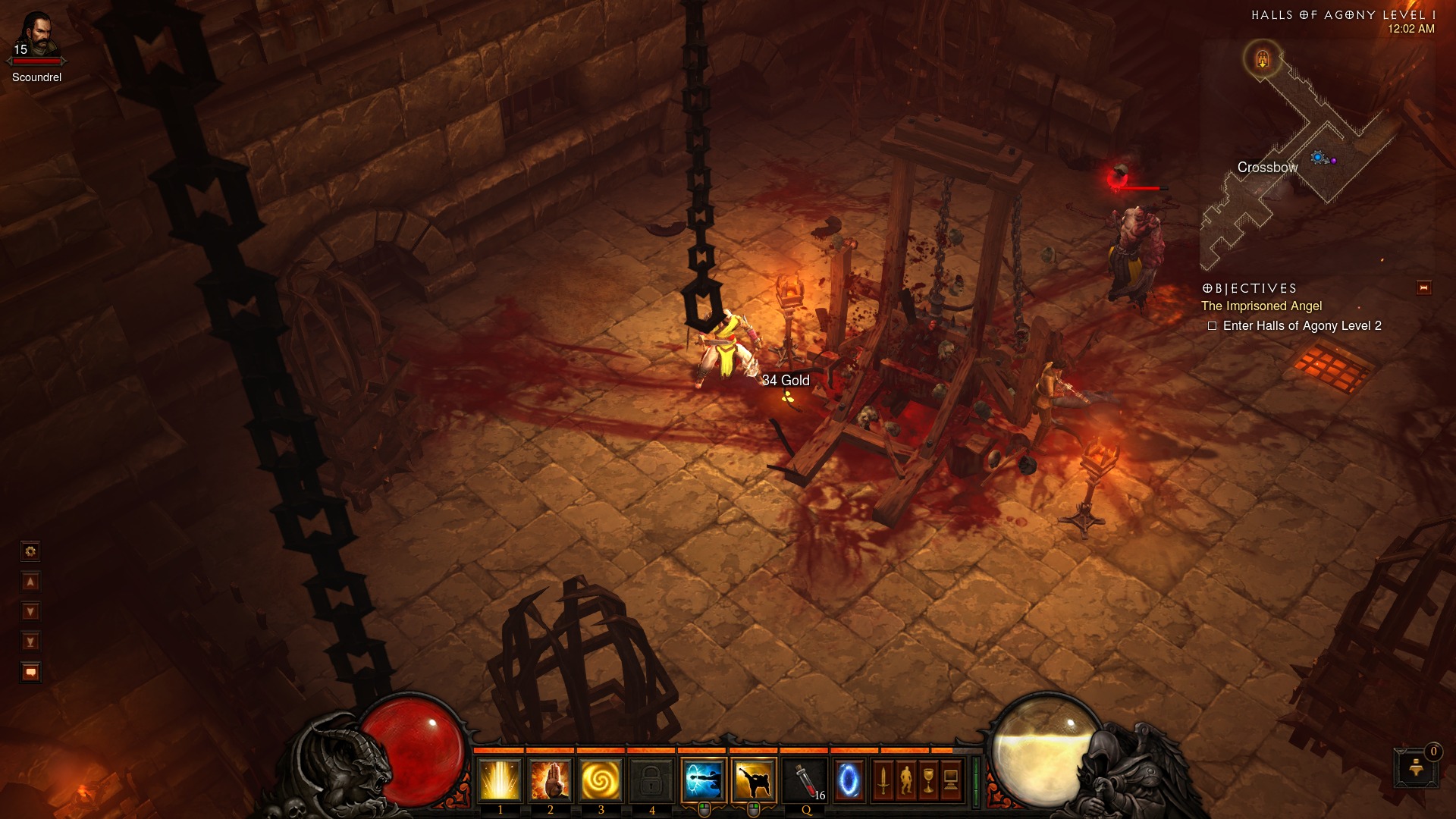The width and height of the screenshot is (1456, 819).
Task: Open the goblet achievements button
Action: click(928, 780)
